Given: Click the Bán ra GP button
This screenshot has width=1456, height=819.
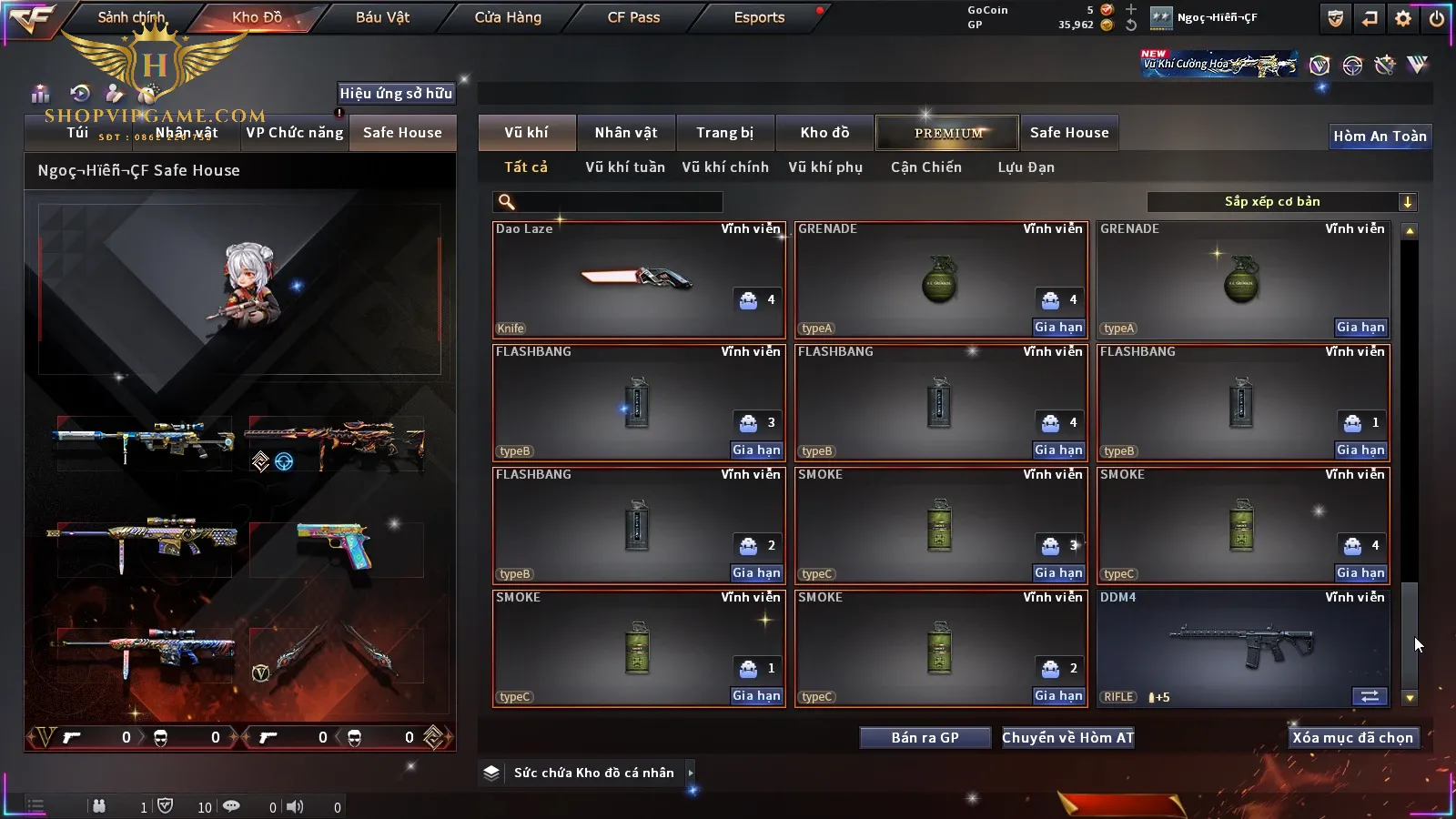Looking at the screenshot, I should 925,738.
